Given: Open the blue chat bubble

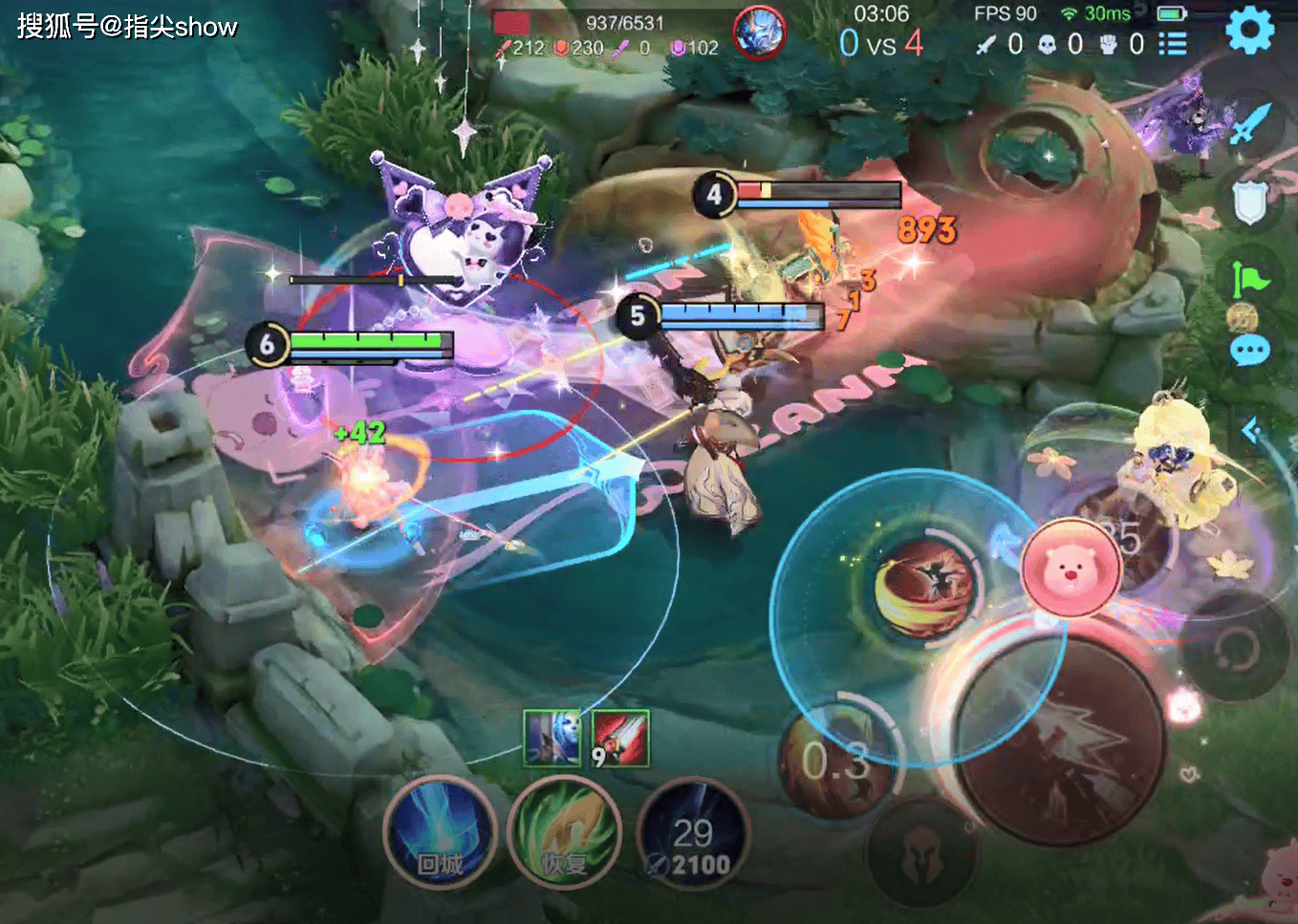Looking at the screenshot, I should click(x=1249, y=351).
